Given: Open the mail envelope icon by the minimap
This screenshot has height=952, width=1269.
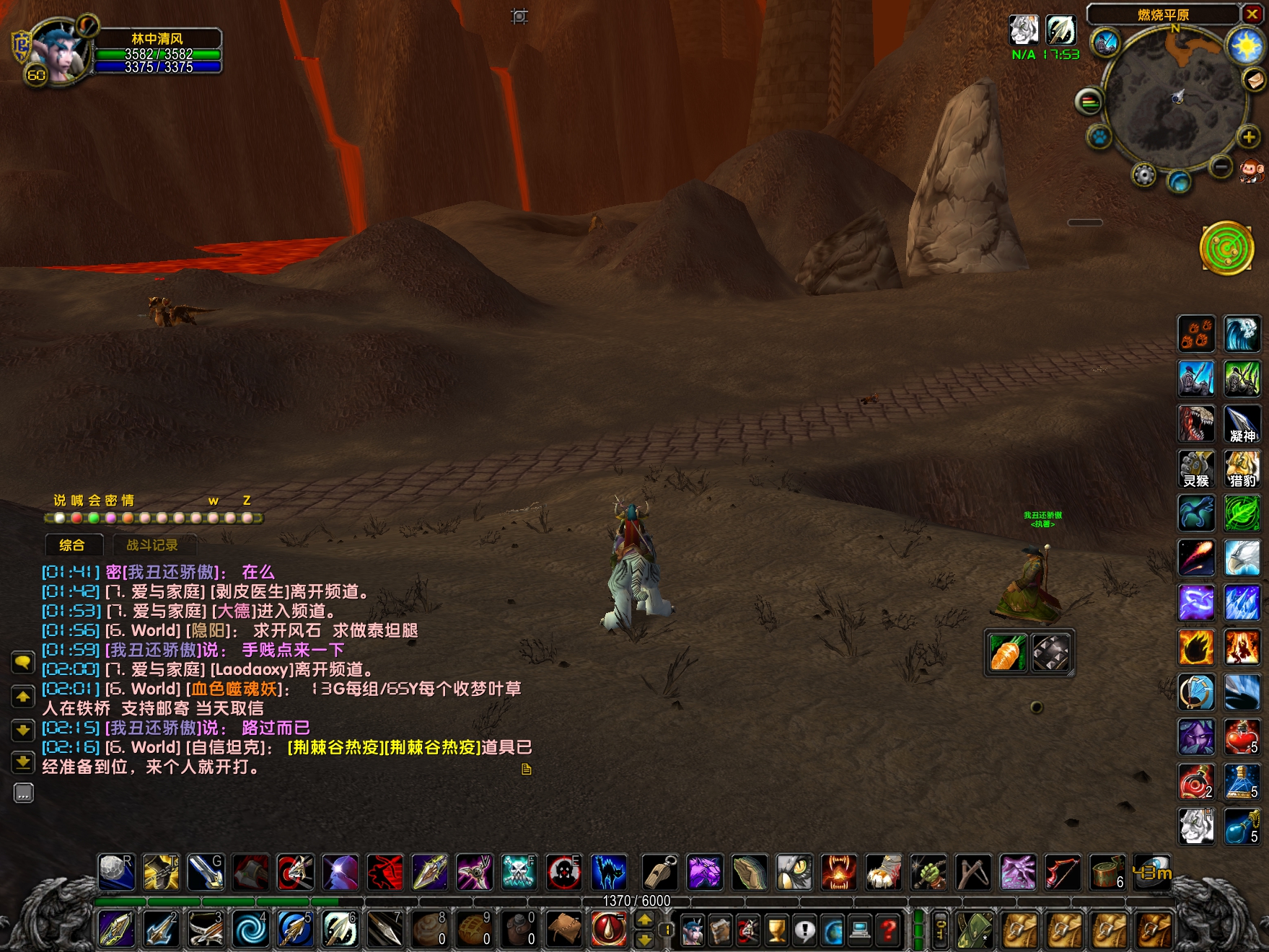Looking at the screenshot, I should click(1255, 79).
